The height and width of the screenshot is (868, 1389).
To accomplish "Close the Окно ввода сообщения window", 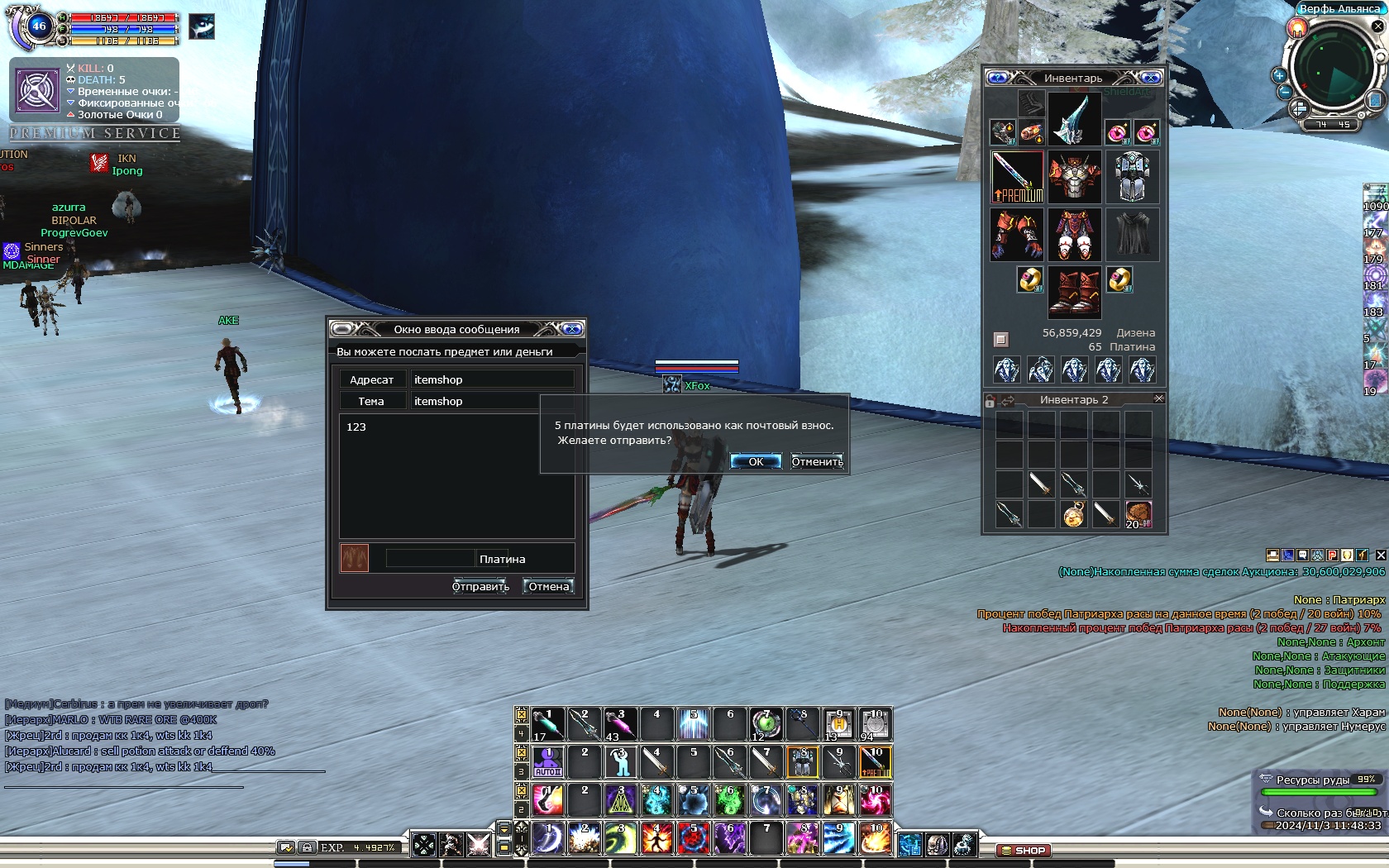I will [x=572, y=329].
